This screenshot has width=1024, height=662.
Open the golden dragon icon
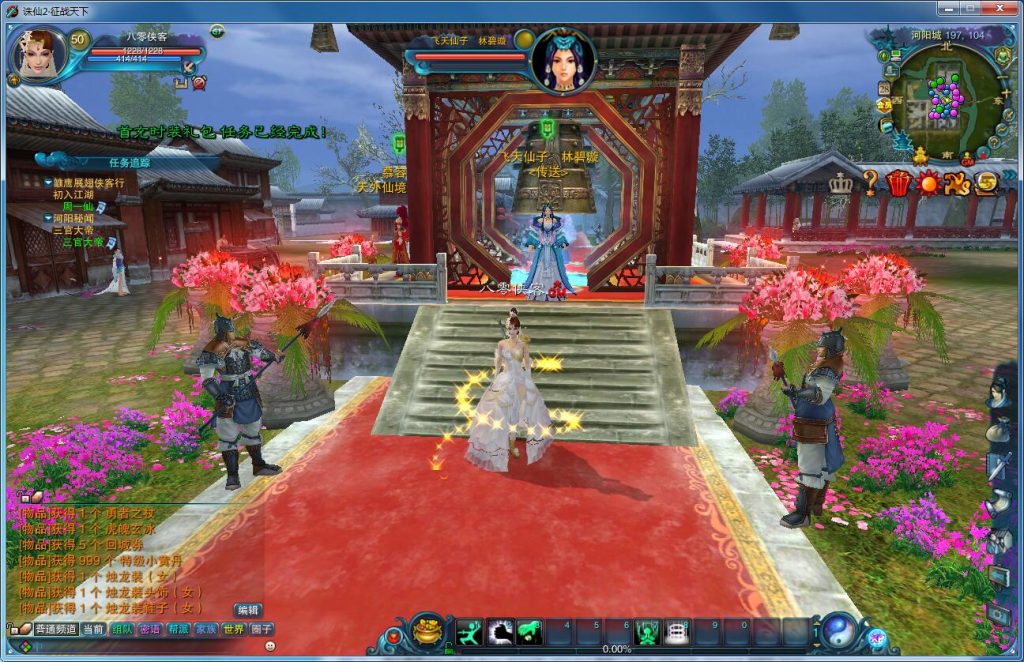[958, 183]
